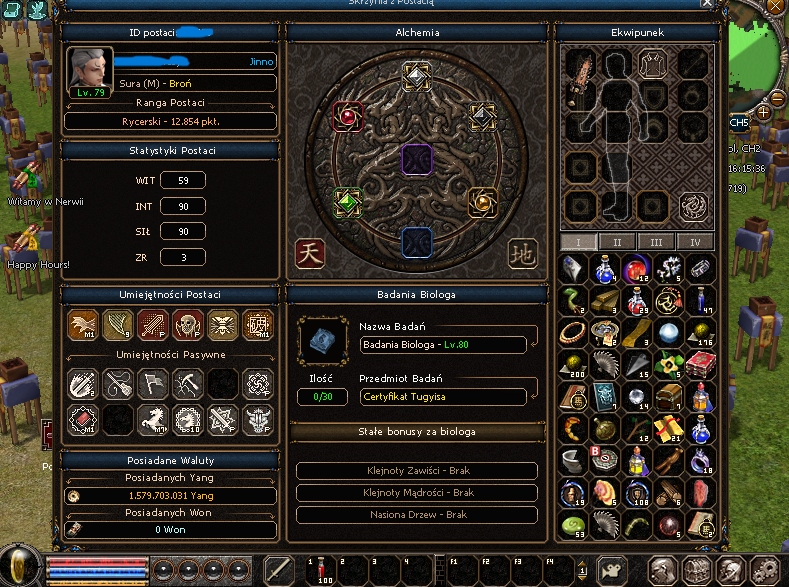The width and height of the screenshot is (789, 587).
Task: Select the red ruby alchemy stone slot
Action: 347,117
